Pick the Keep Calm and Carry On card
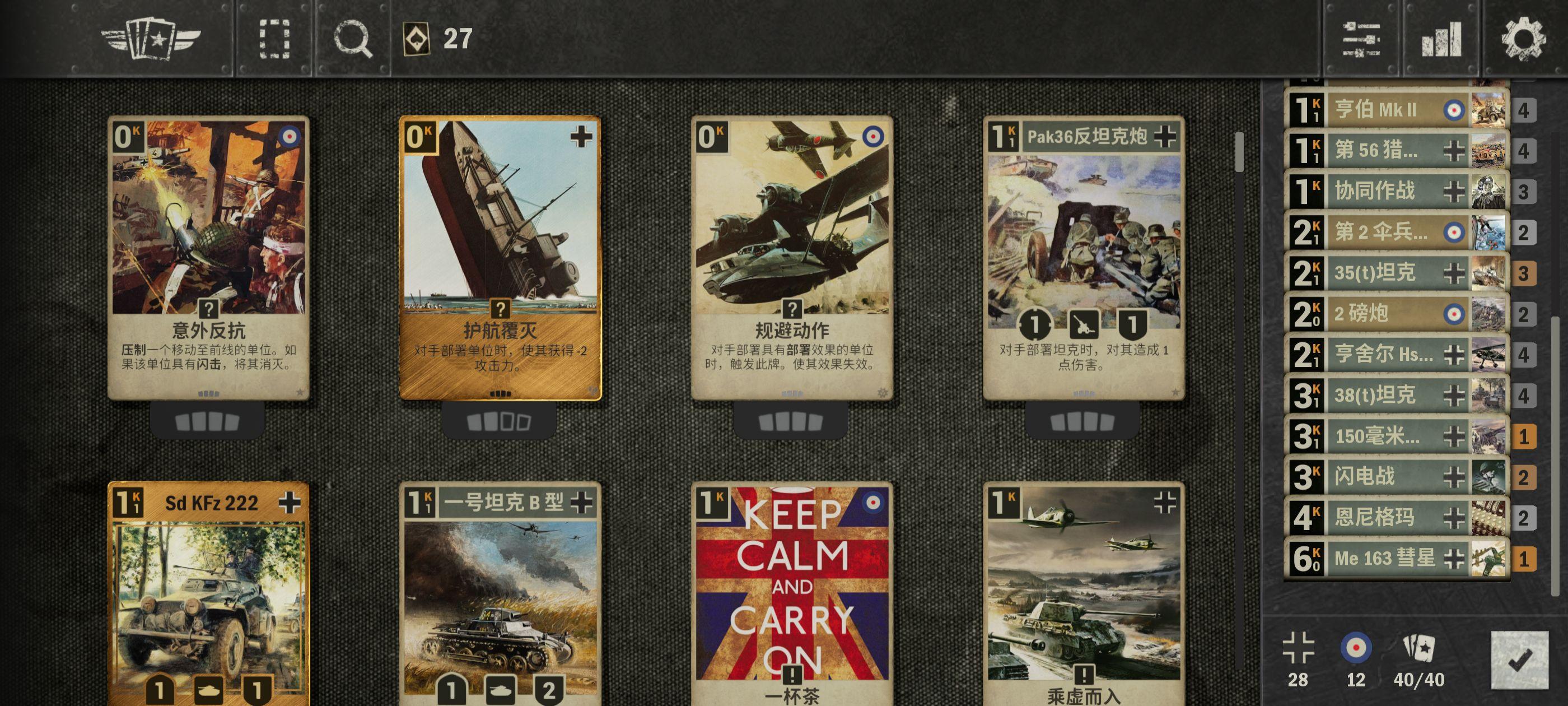The width and height of the screenshot is (1568, 706). 791,594
